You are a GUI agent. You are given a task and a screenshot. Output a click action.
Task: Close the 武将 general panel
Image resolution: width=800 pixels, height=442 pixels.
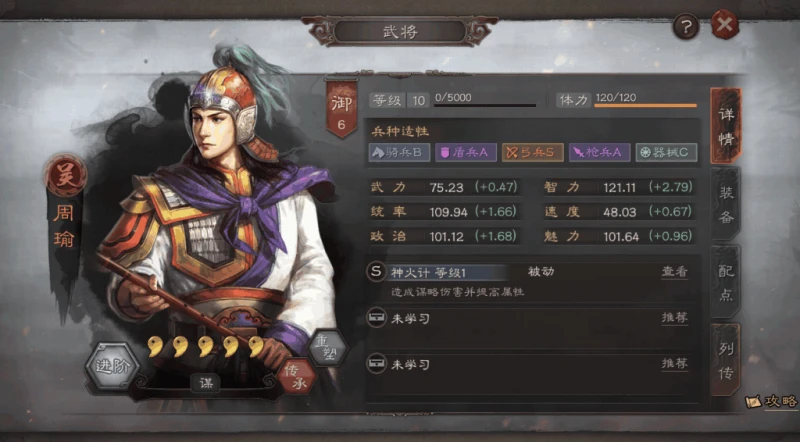pos(725,25)
